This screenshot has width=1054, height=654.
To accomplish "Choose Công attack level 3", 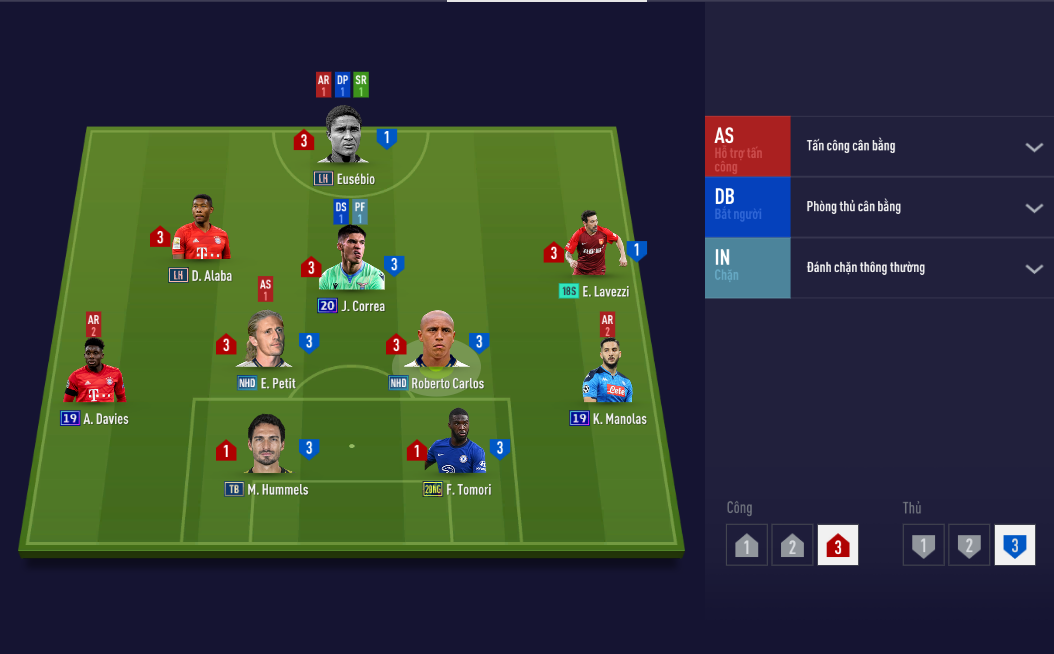I will [838, 545].
